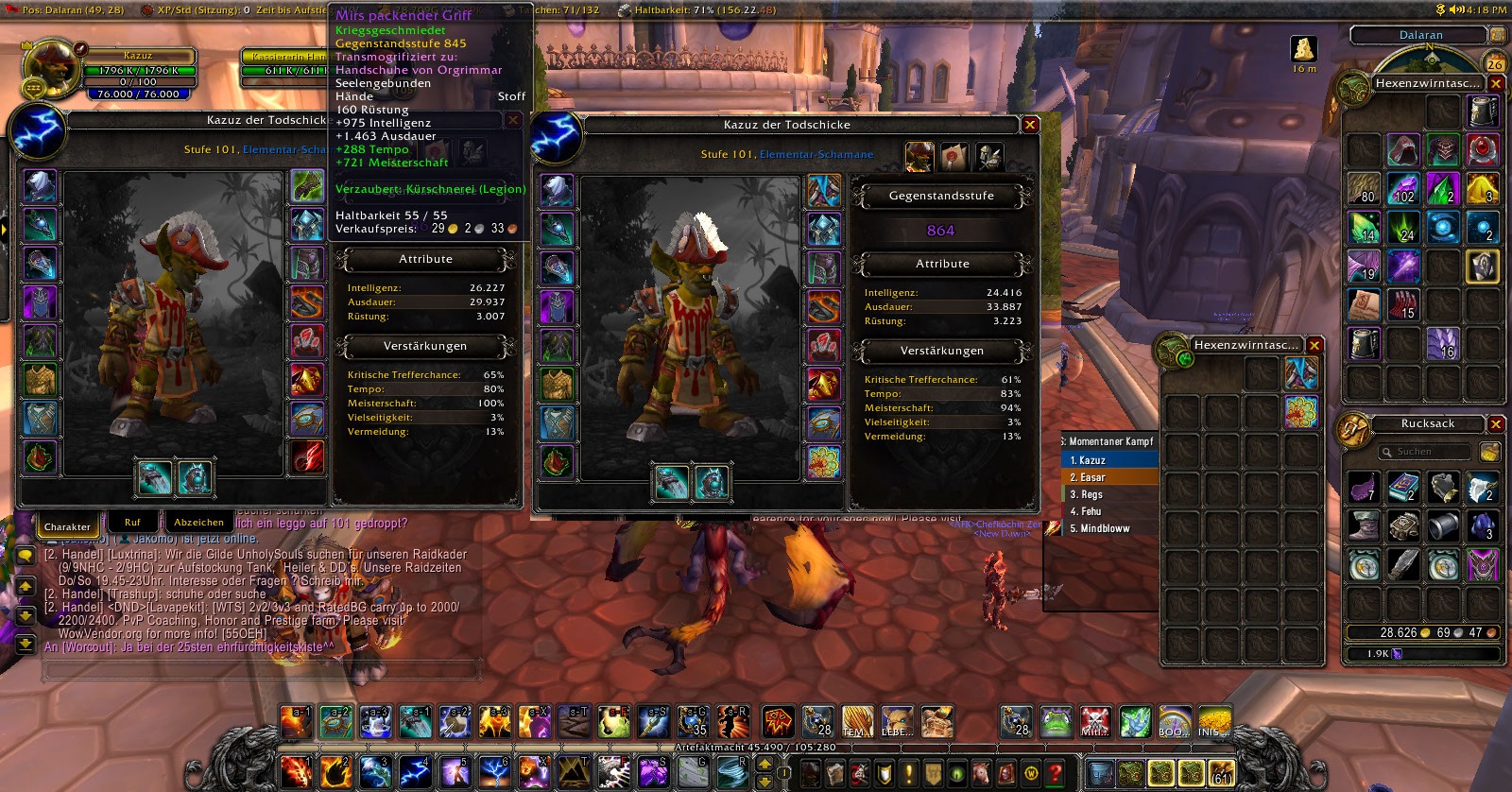Select the blue book item in Rucksack

[x=1403, y=488]
